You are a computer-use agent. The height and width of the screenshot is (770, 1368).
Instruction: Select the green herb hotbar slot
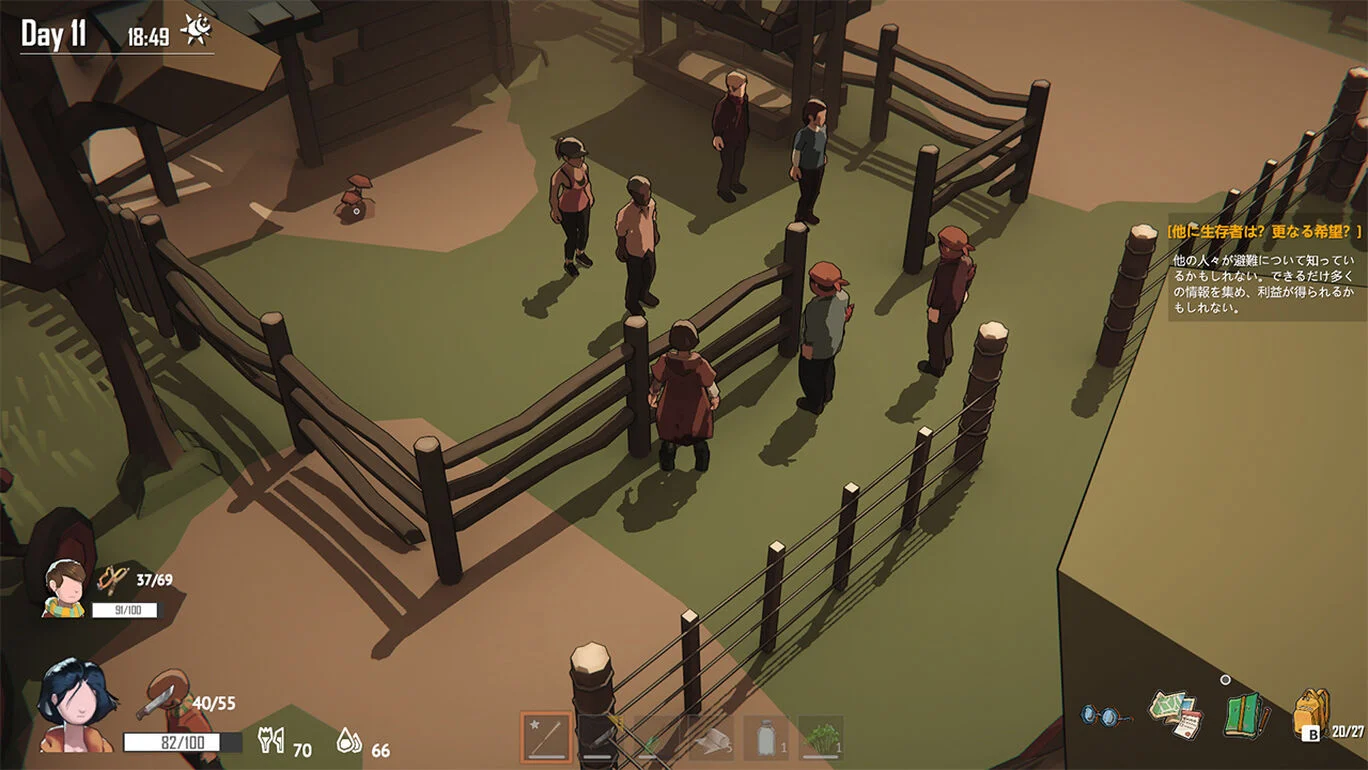(821, 738)
